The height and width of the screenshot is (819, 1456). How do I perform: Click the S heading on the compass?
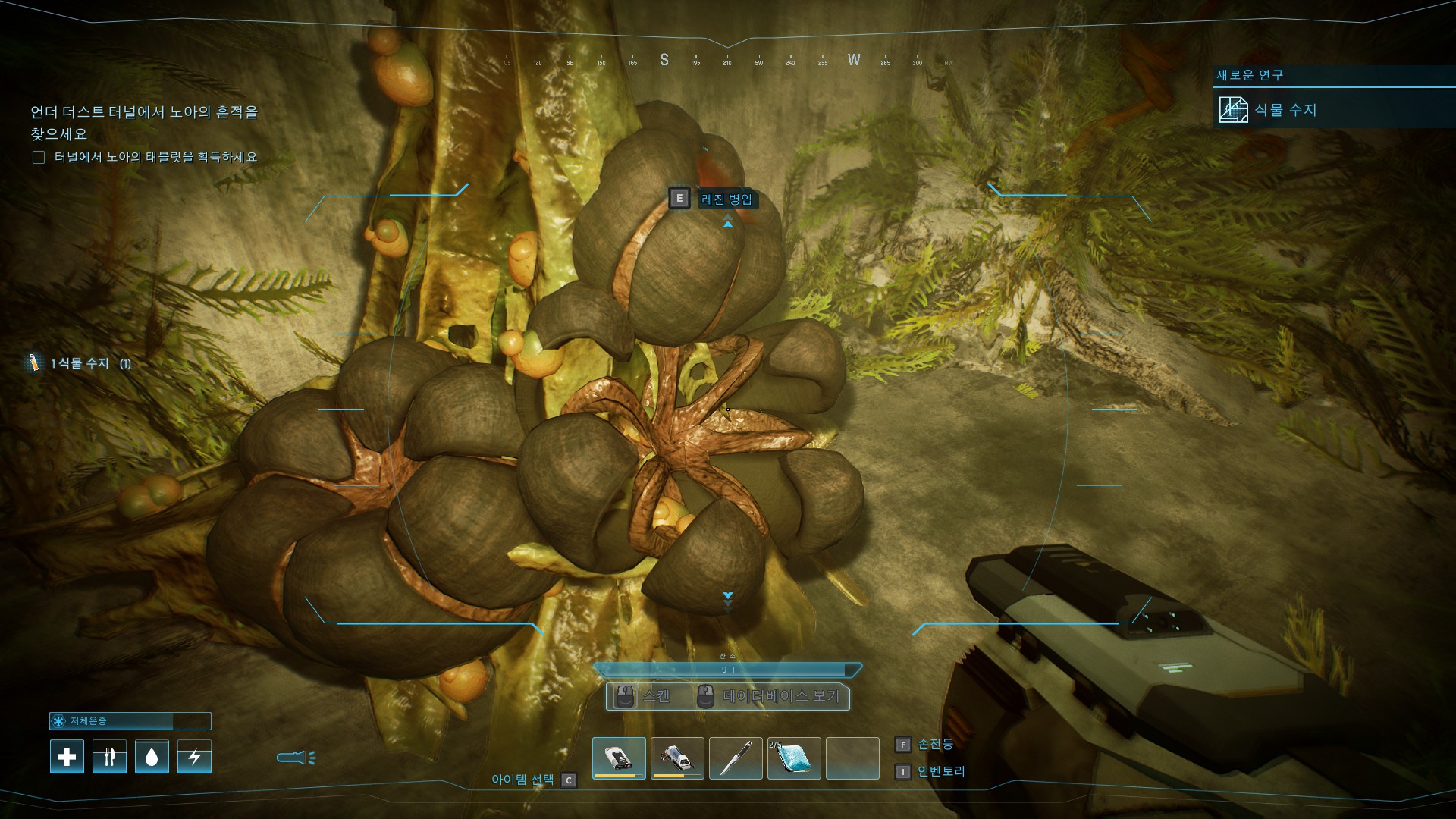pyautogui.click(x=664, y=60)
